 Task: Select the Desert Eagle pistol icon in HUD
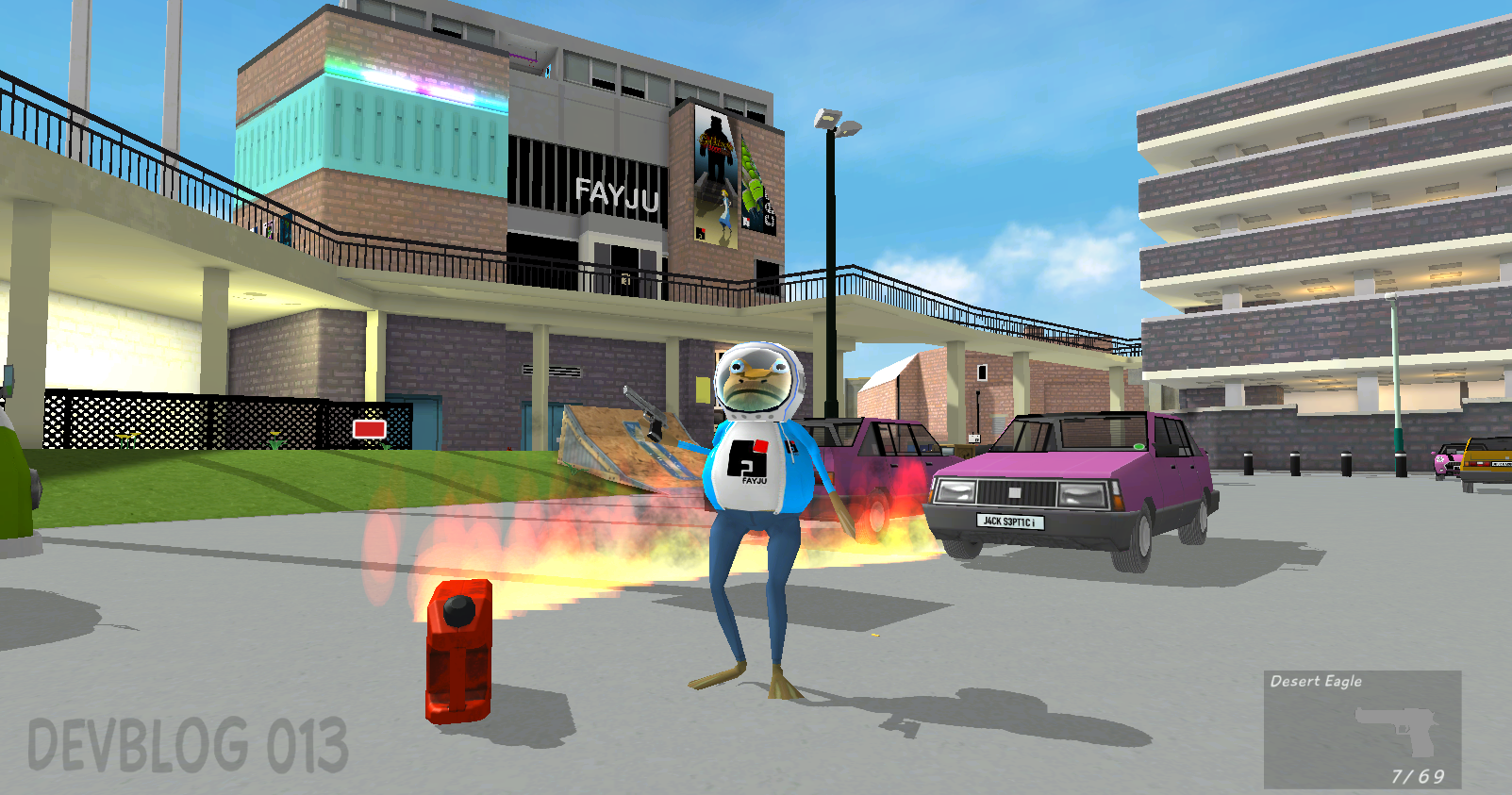click(x=1396, y=731)
